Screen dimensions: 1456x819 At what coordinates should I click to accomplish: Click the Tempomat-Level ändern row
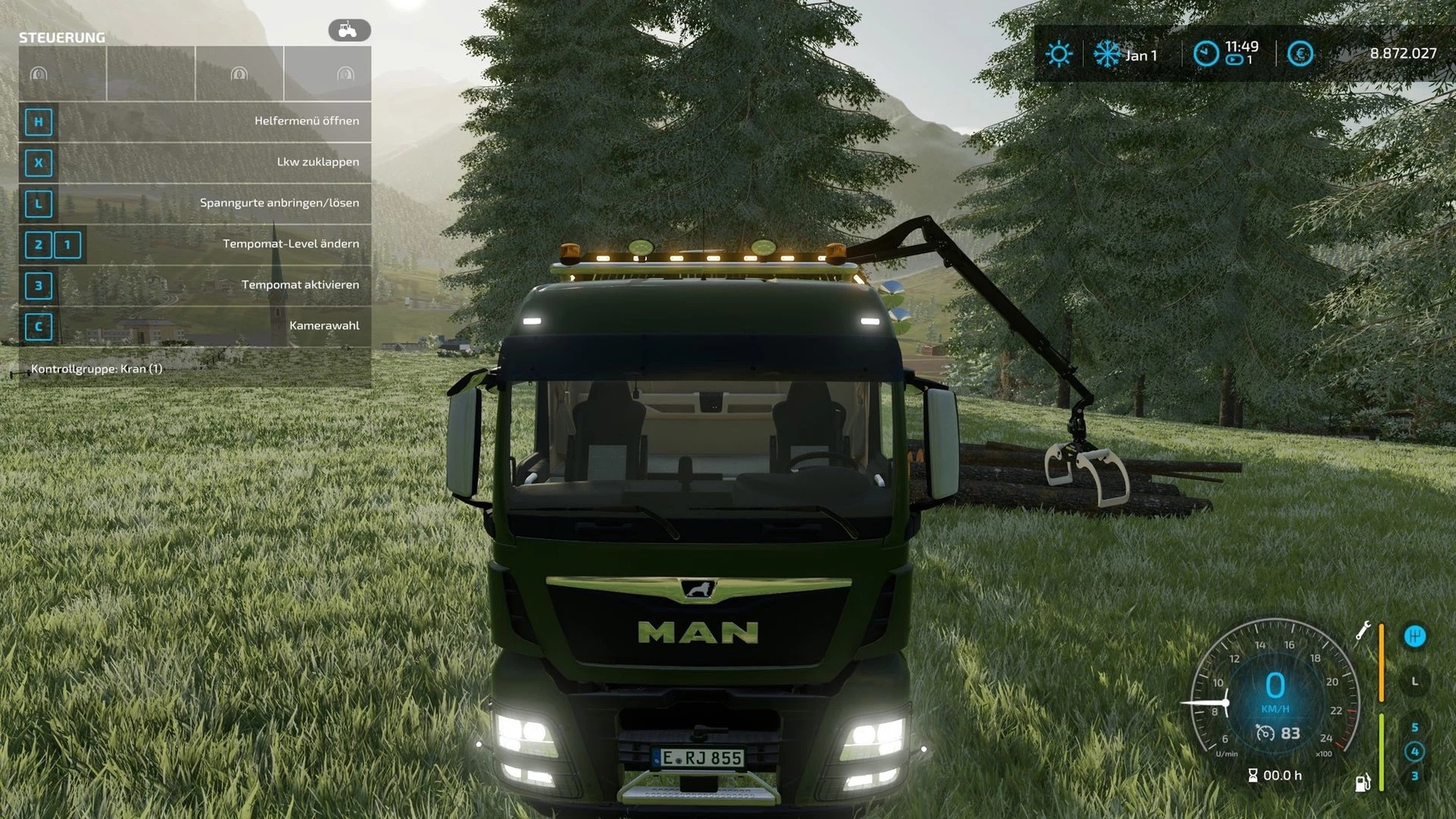(195, 244)
